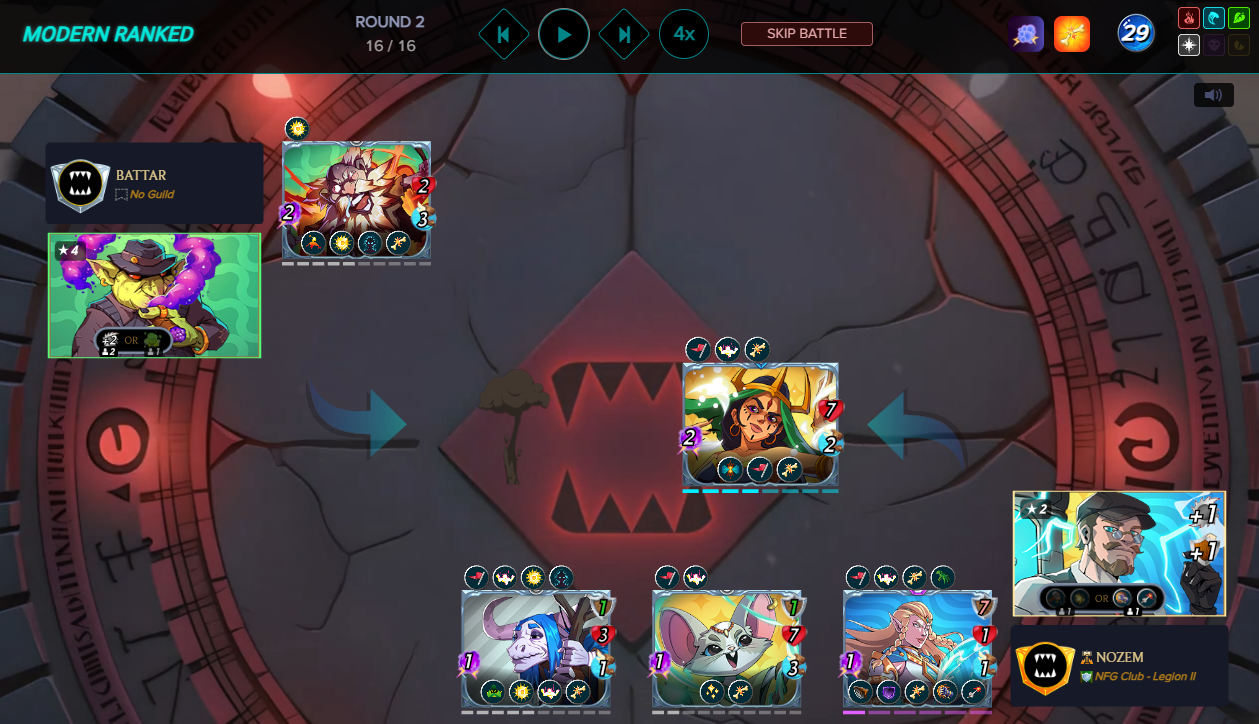
Task: Step back to the previous battle action
Action: tap(503, 35)
